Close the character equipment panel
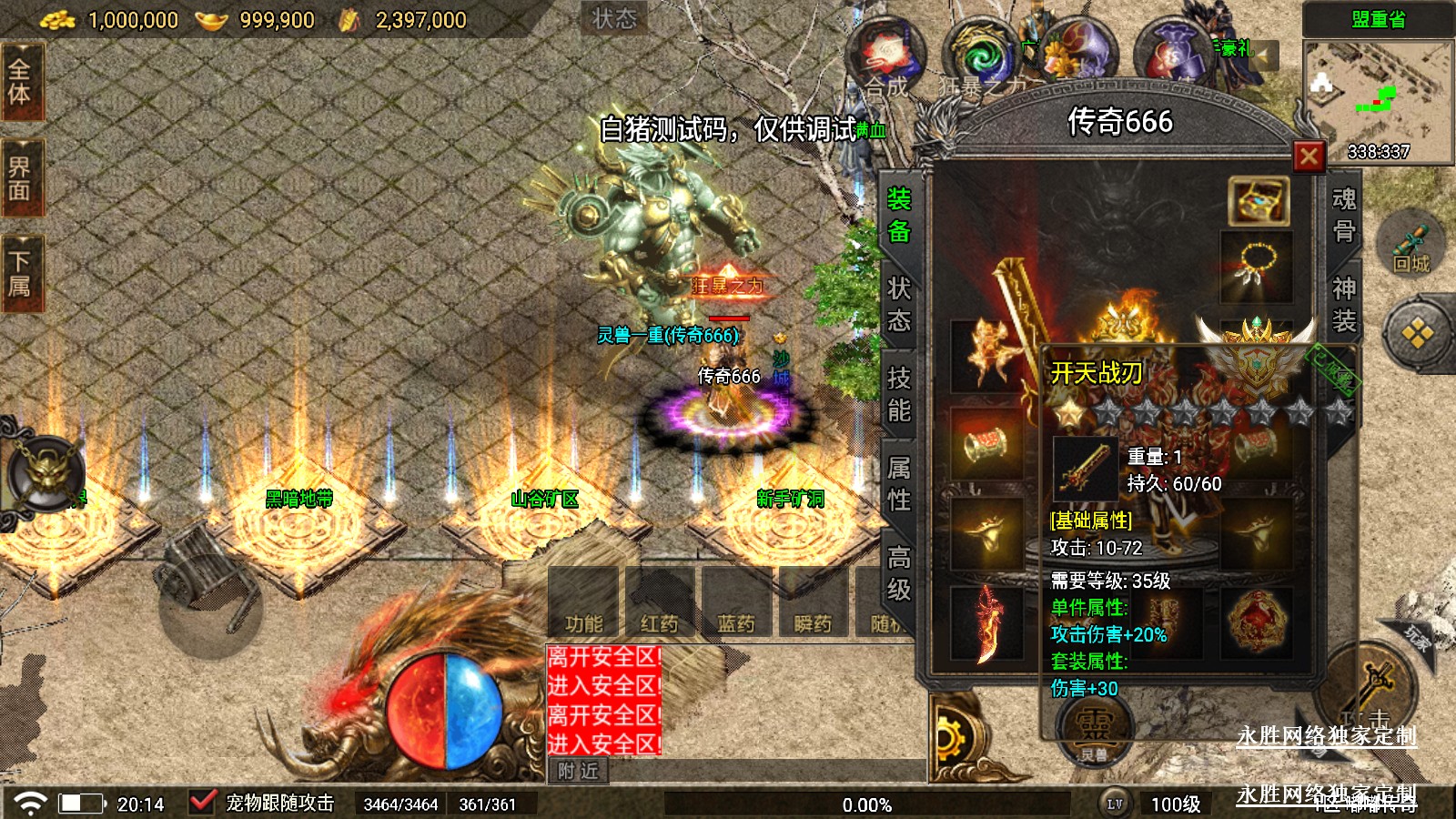 [1309, 157]
